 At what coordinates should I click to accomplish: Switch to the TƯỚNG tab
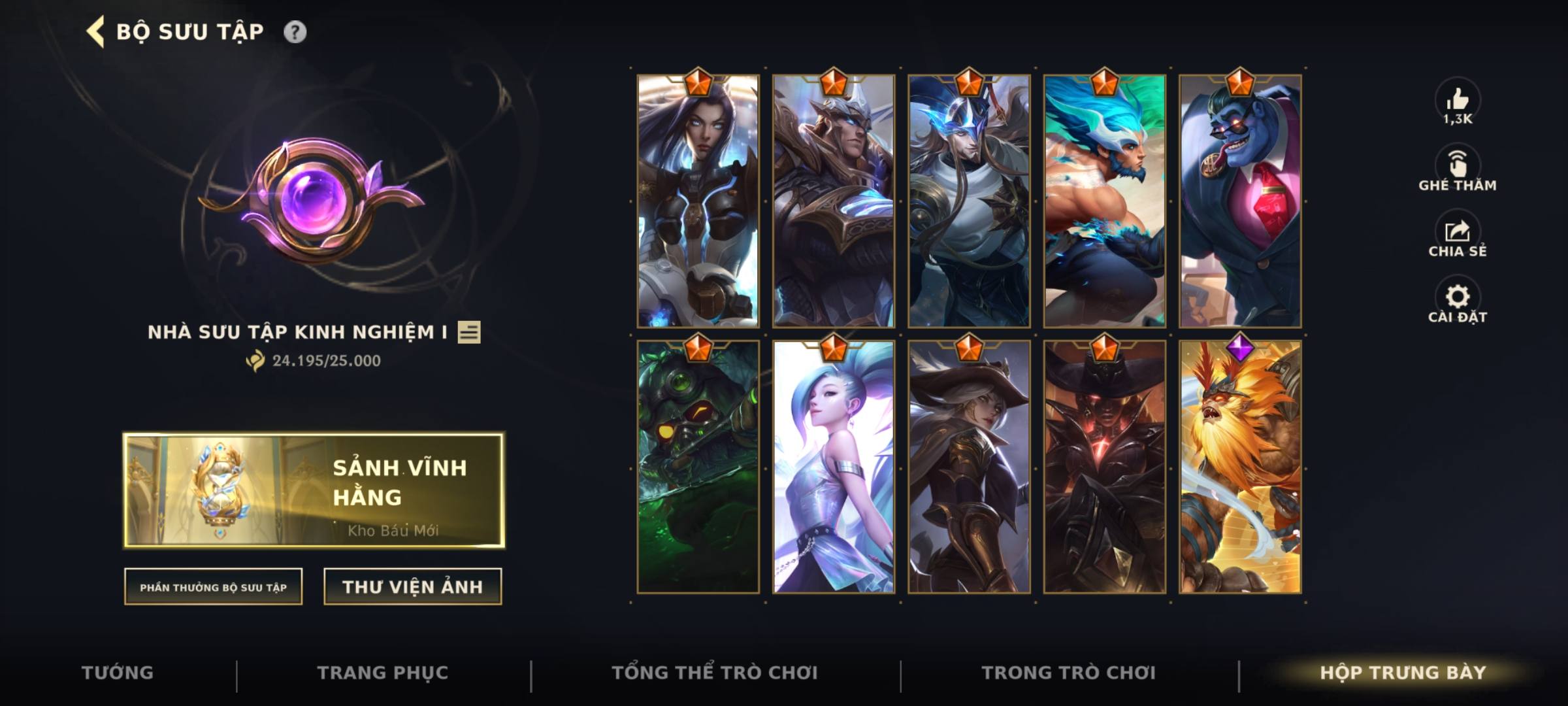pyautogui.click(x=116, y=671)
